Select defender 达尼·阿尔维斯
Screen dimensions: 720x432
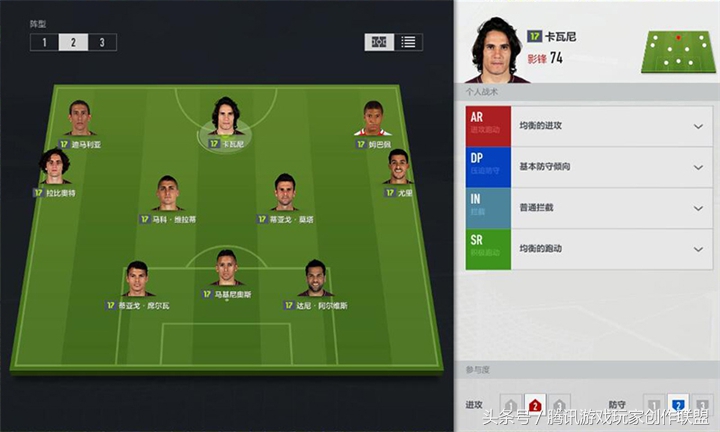click(317, 281)
